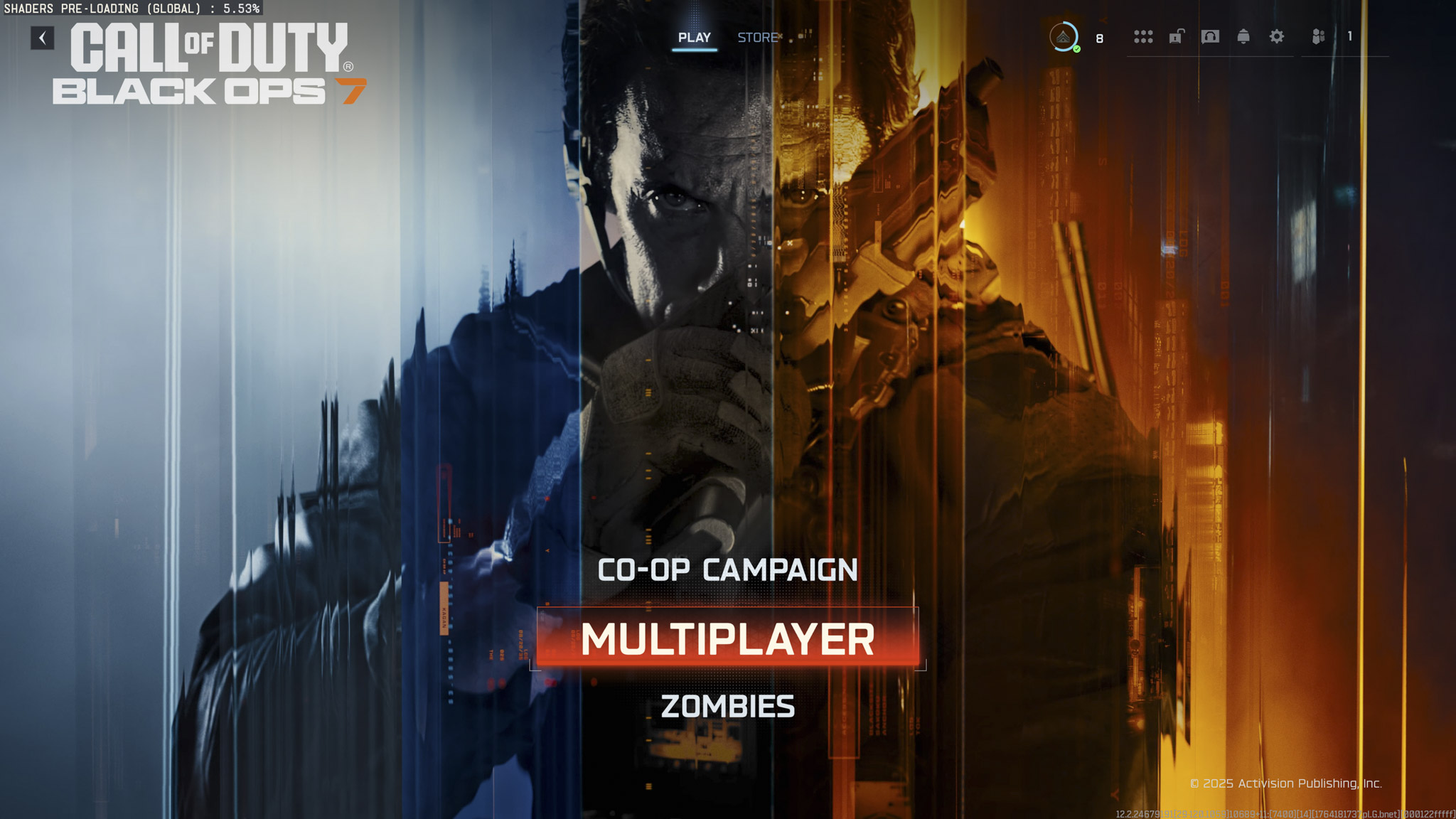Select the MULTIPLAYER mode
The height and width of the screenshot is (819, 1456).
(x=727, y=638)
